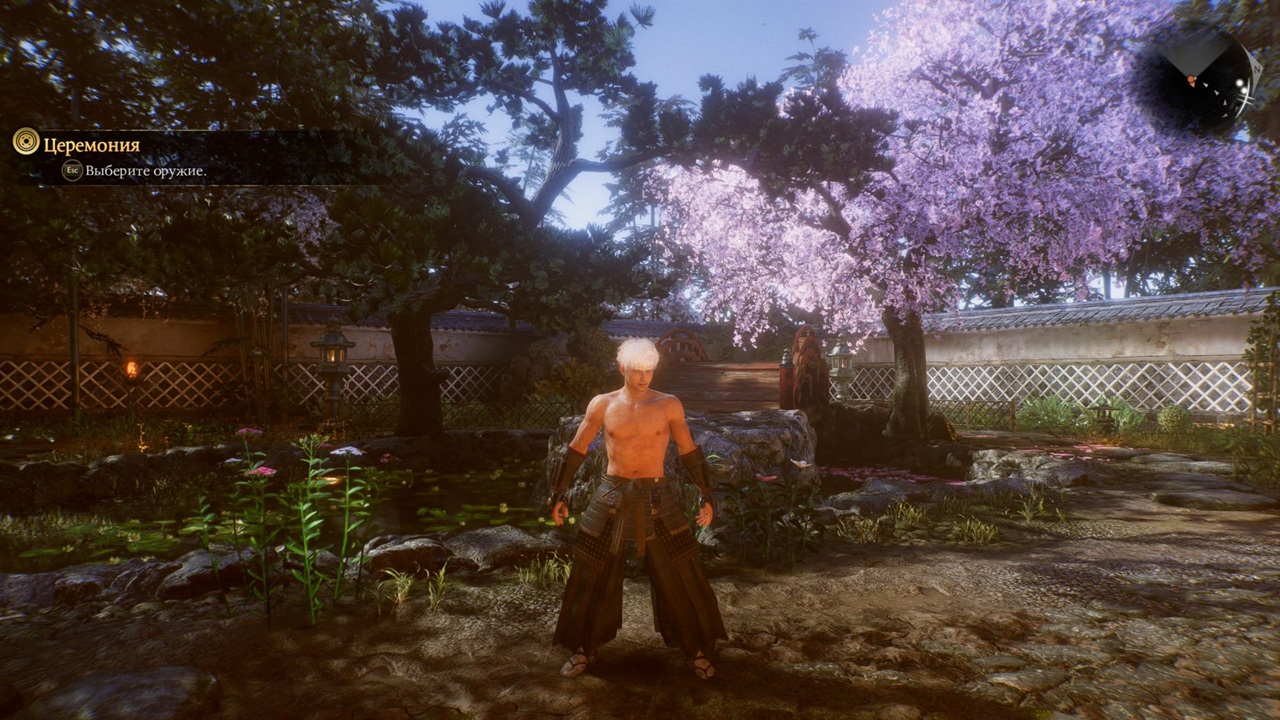Screen dimensions: 1280x720
Task: Click the circular minimap compass
Action: coord(1200,76)
